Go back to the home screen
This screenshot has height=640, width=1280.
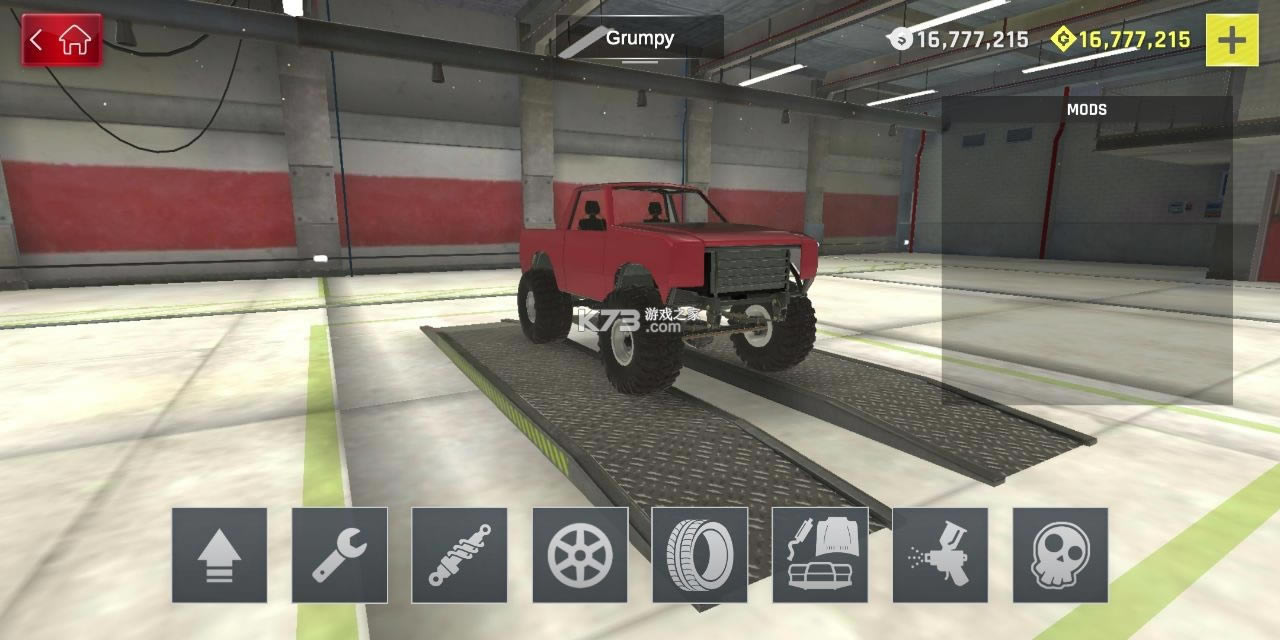(x=62, y=40)
